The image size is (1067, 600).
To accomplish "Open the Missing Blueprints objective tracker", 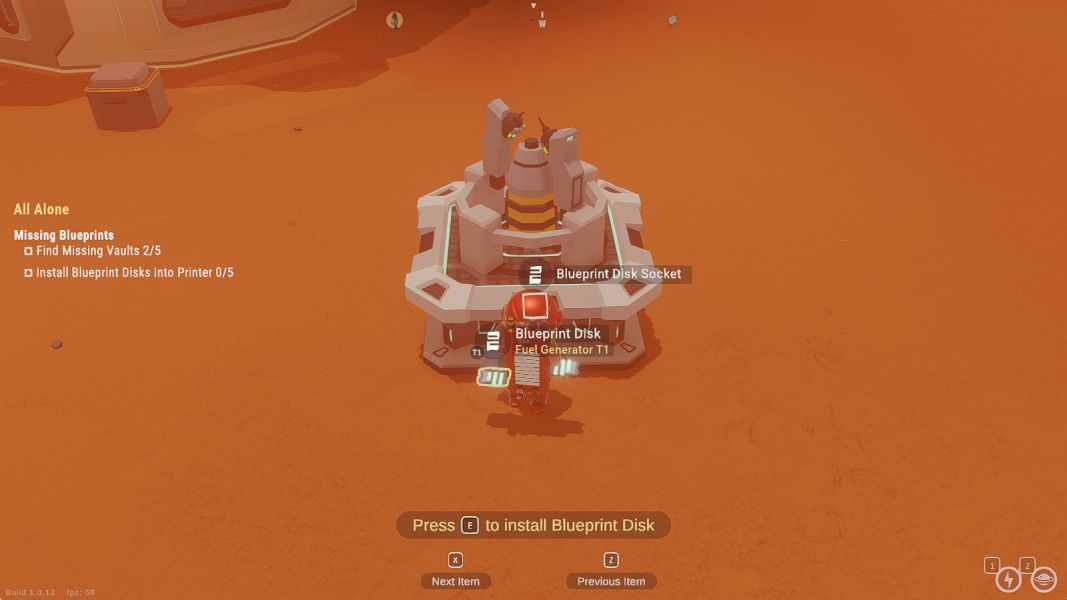I will tap(64, 235).
